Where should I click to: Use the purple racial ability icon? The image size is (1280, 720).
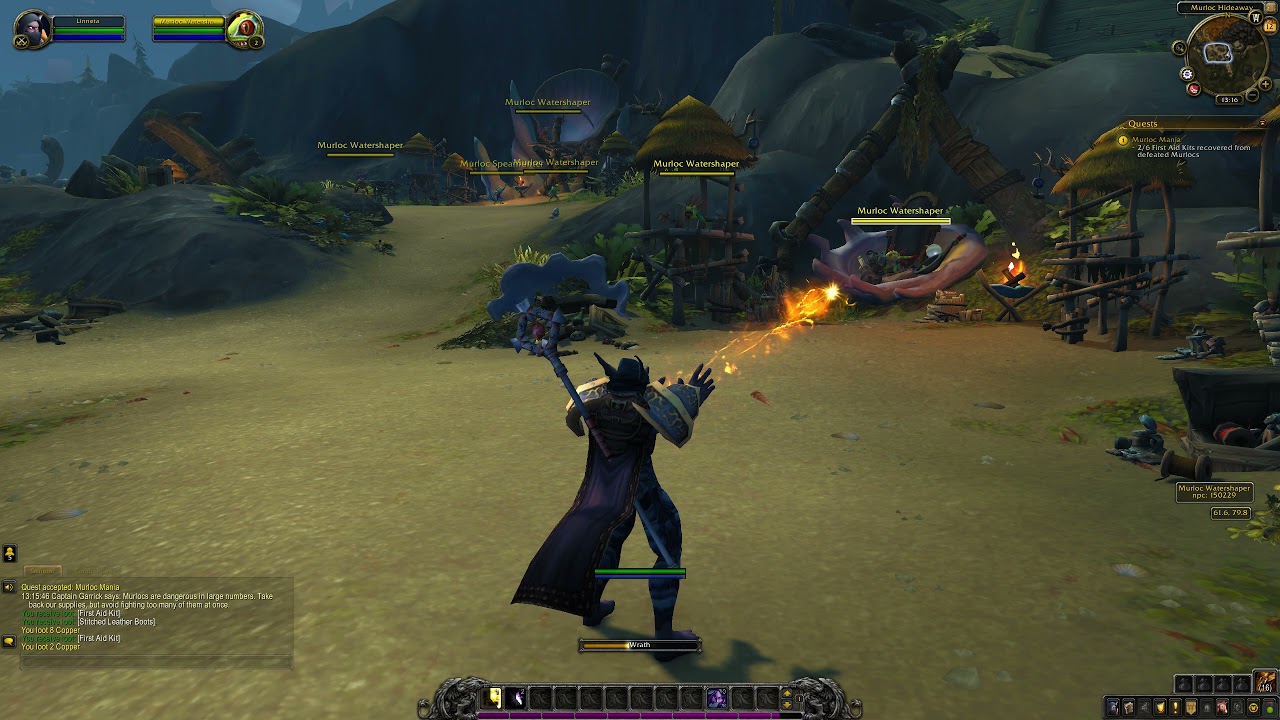(716, 698)
